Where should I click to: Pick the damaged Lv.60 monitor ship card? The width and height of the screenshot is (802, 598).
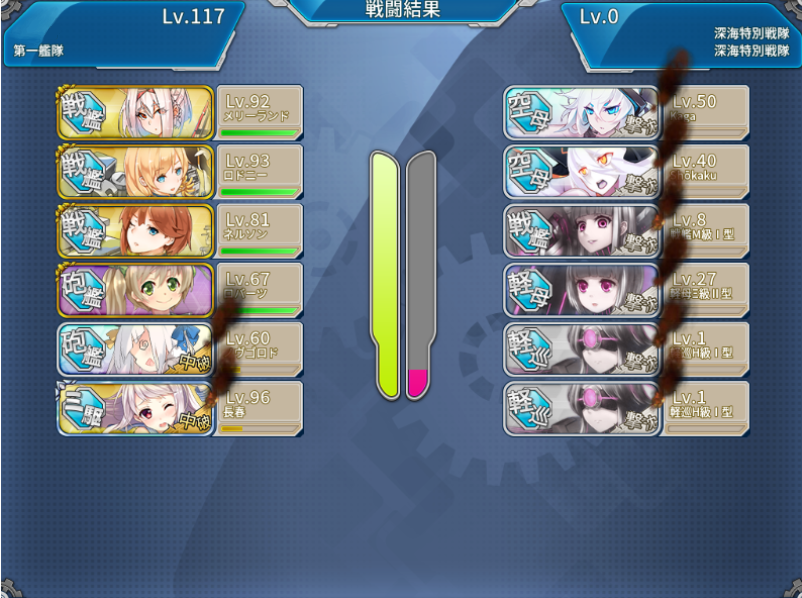(x=180, y=349)
